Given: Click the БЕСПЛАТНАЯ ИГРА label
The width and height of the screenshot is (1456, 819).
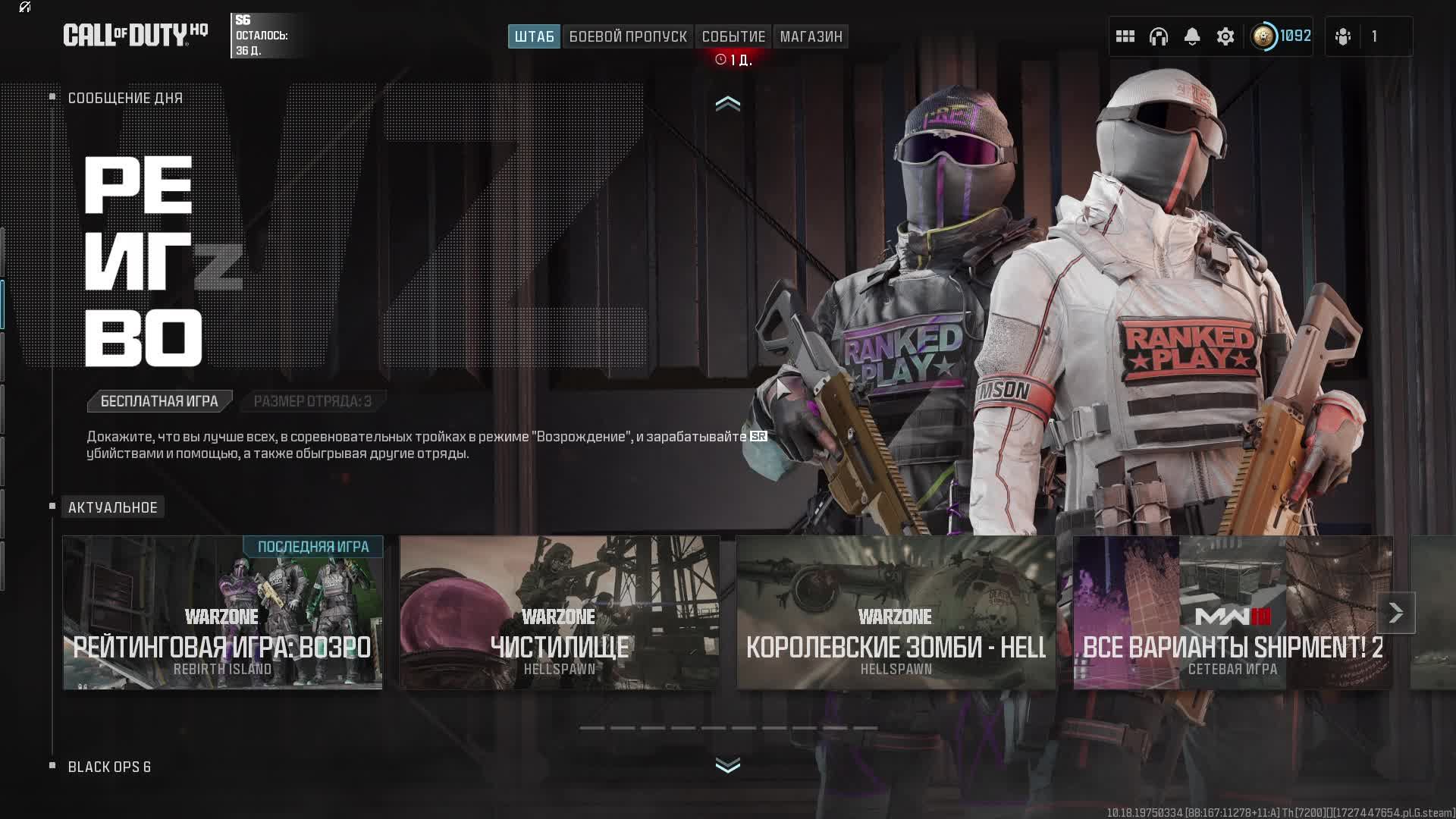Looking at the screenshot, I should click(x=159, y=401).
